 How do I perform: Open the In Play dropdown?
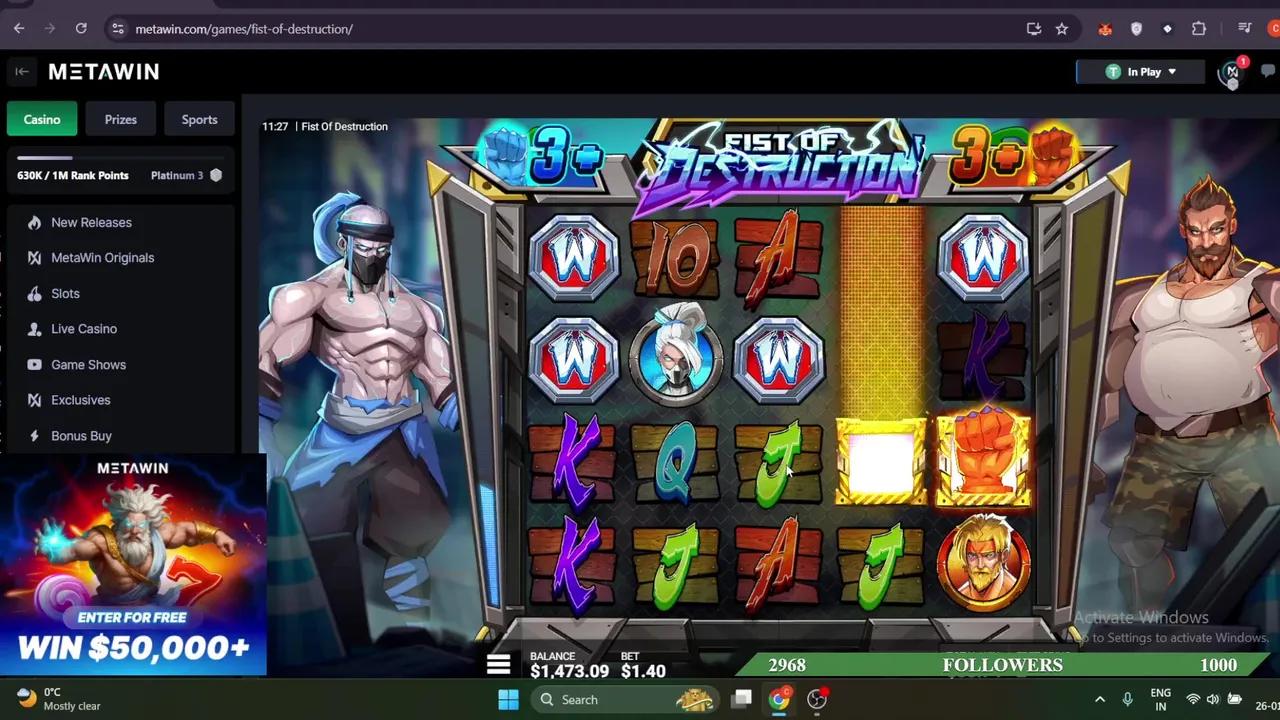click(x=1140, y=71)
